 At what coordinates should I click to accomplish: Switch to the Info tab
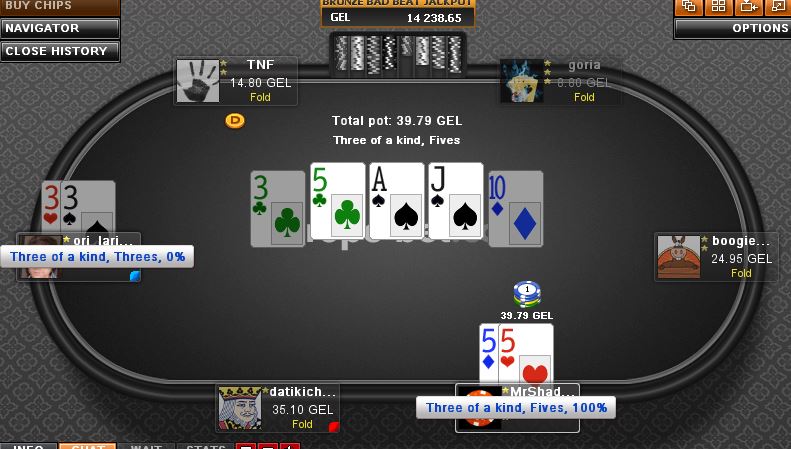point(28,445)
